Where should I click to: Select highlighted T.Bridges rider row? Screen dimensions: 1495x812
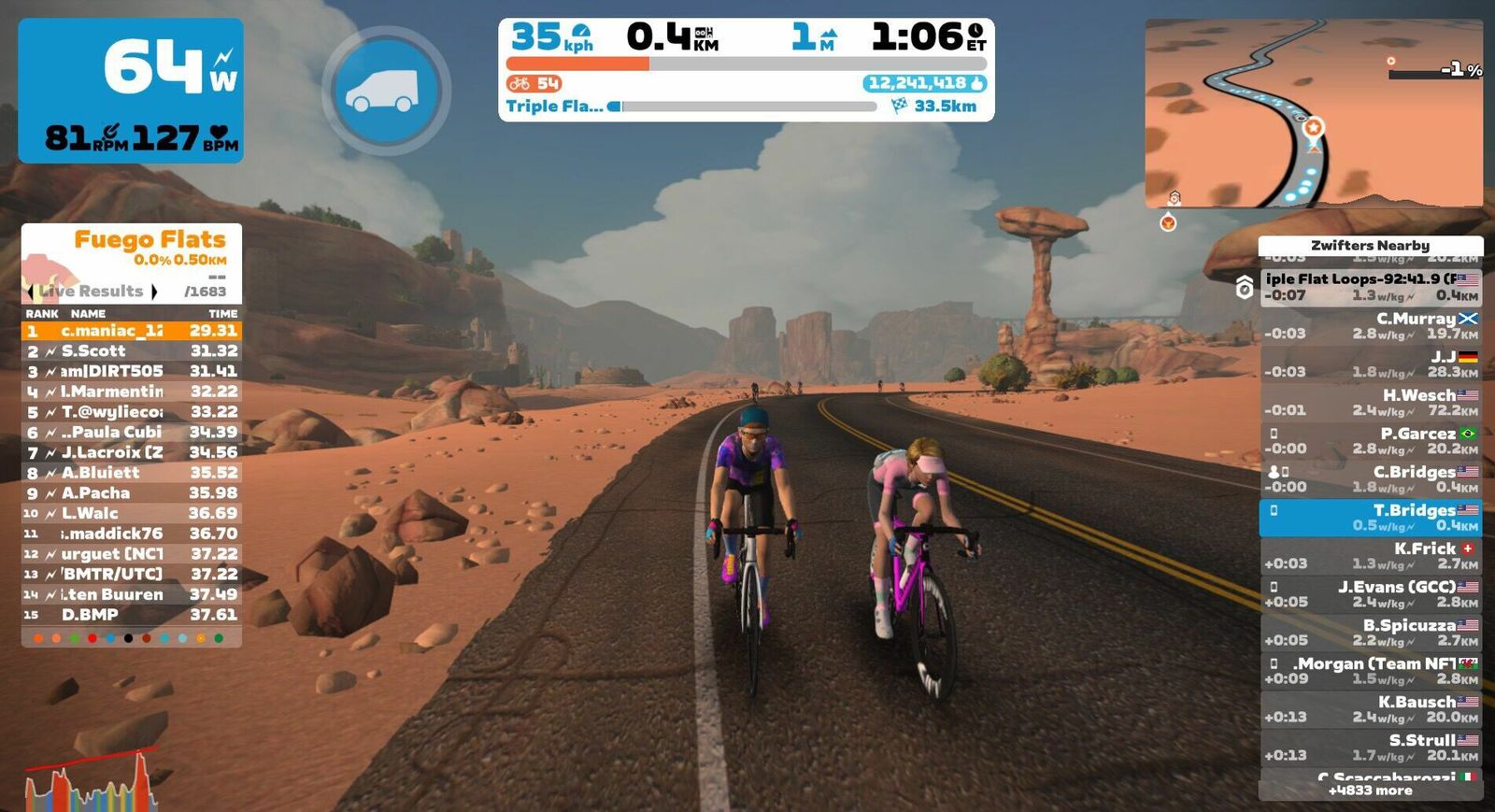pos(1370,518)
